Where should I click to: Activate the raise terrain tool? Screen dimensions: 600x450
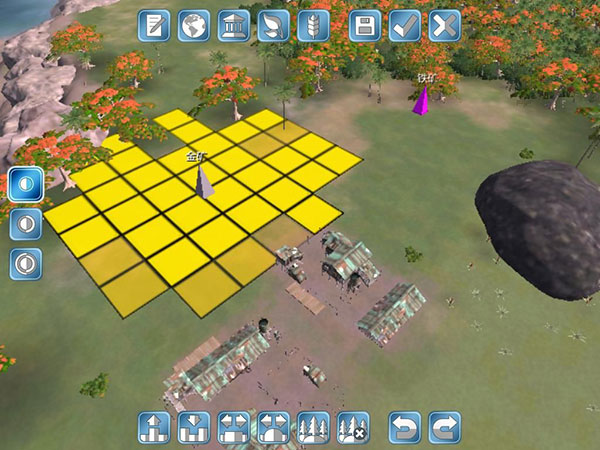pos(154,427)
